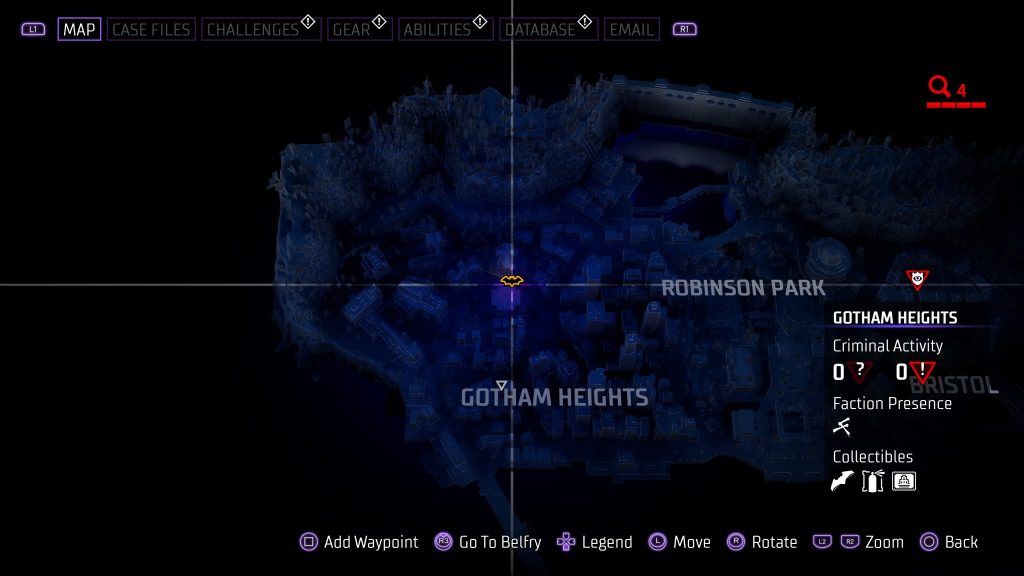
Task: Open the Case Files tab
Action: 150,29
